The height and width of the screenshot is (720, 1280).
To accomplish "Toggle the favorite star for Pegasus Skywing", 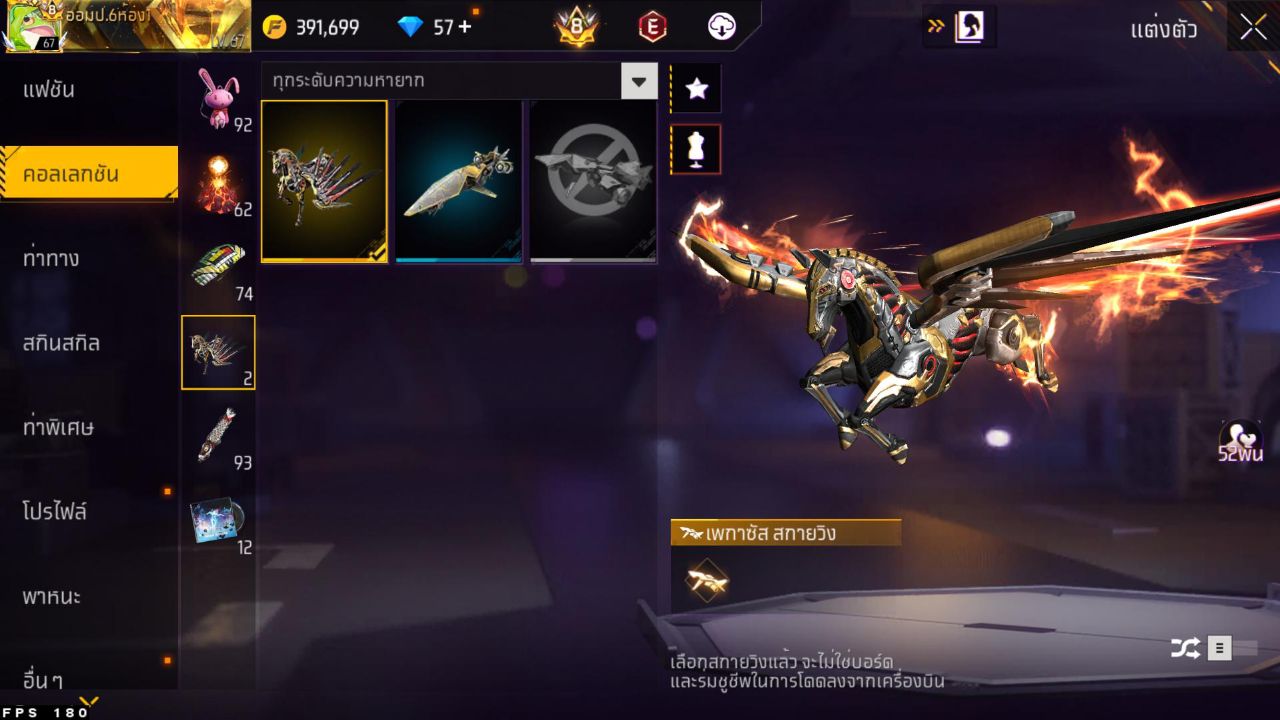I will 696,88.
